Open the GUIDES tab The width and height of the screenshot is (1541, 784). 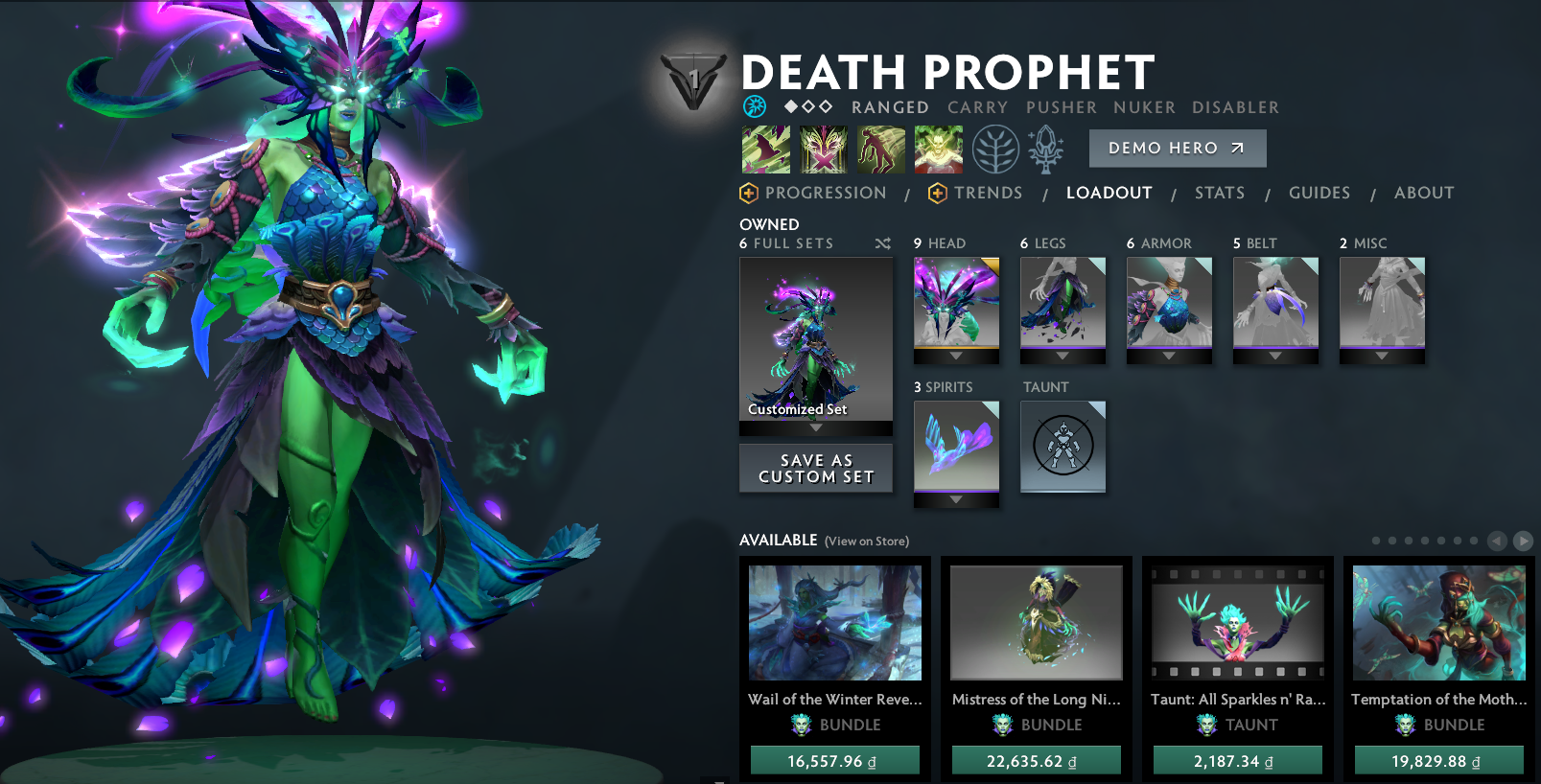point(1319,193)
